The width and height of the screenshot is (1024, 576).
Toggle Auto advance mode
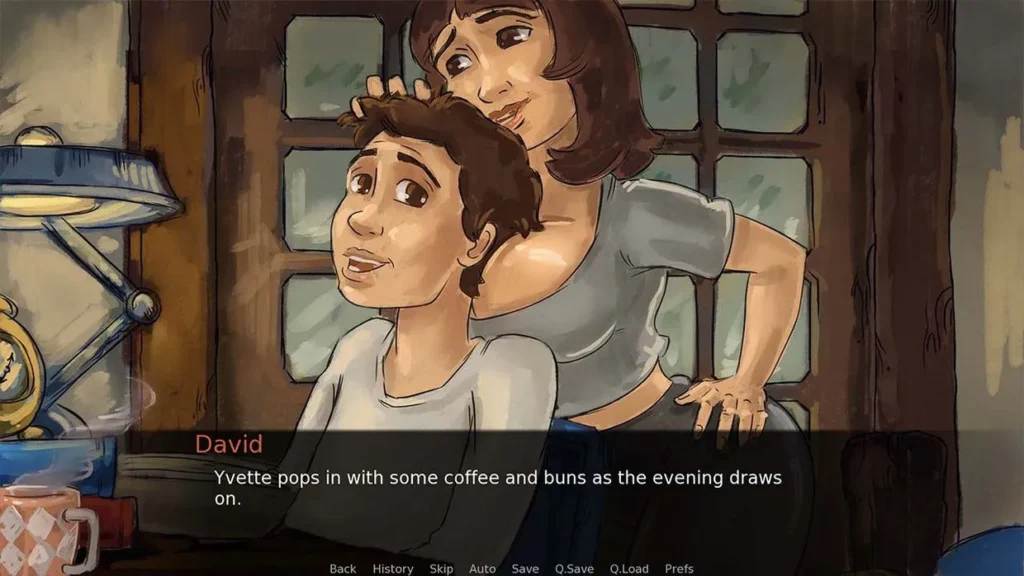pos(482,568)
